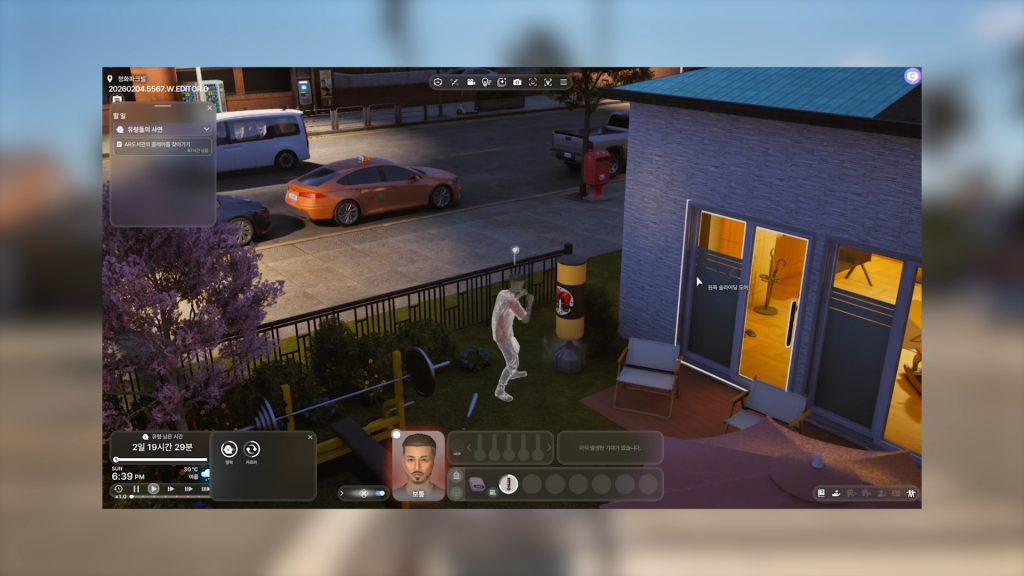Open the hamburger menu in top toolbar
Viewport: 1024px width, 576px height.
(564, 82)
